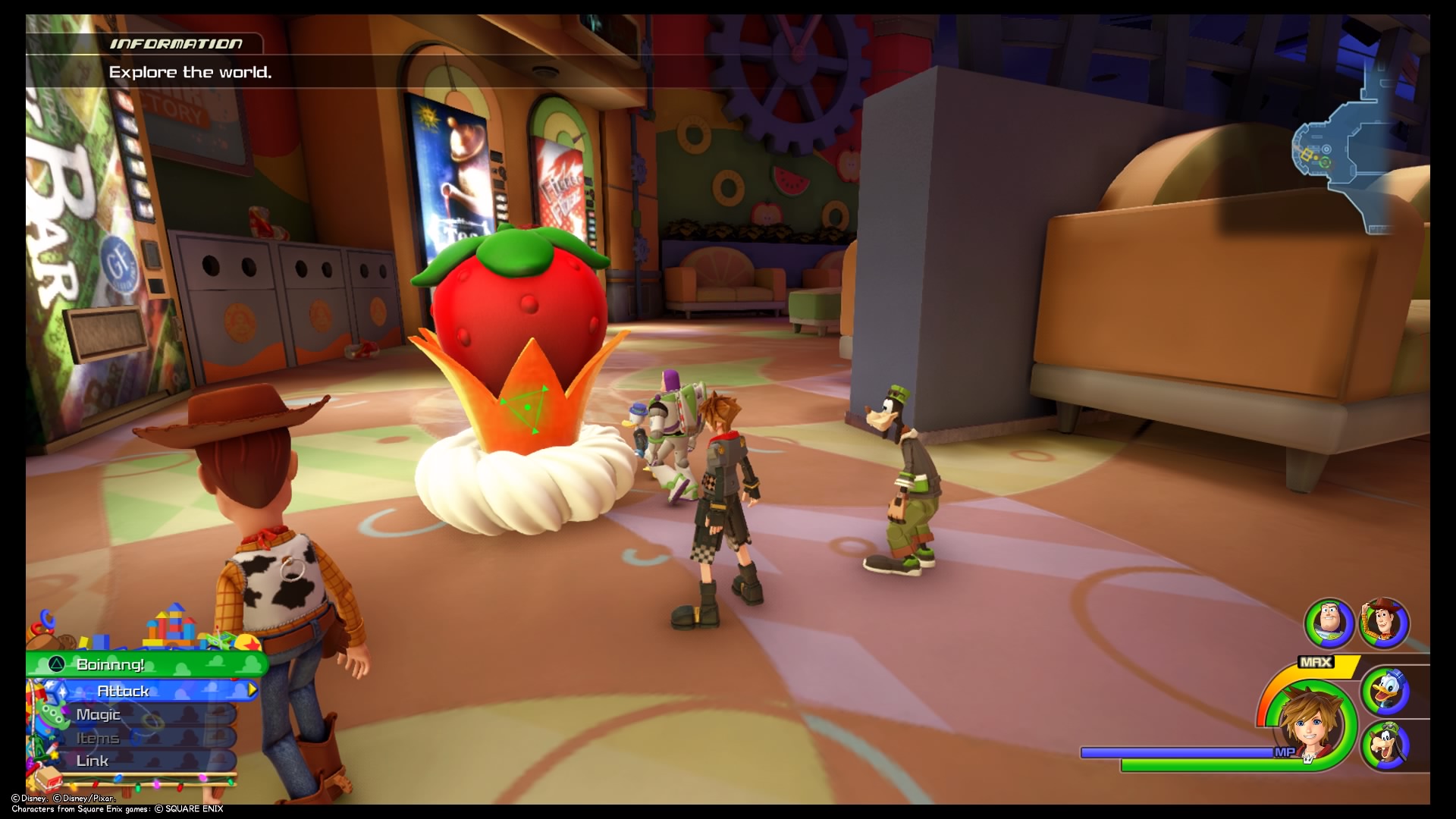The height and width of the screenshot is (819, 1456).
Task: Select the Attack command
Action: 125,691
